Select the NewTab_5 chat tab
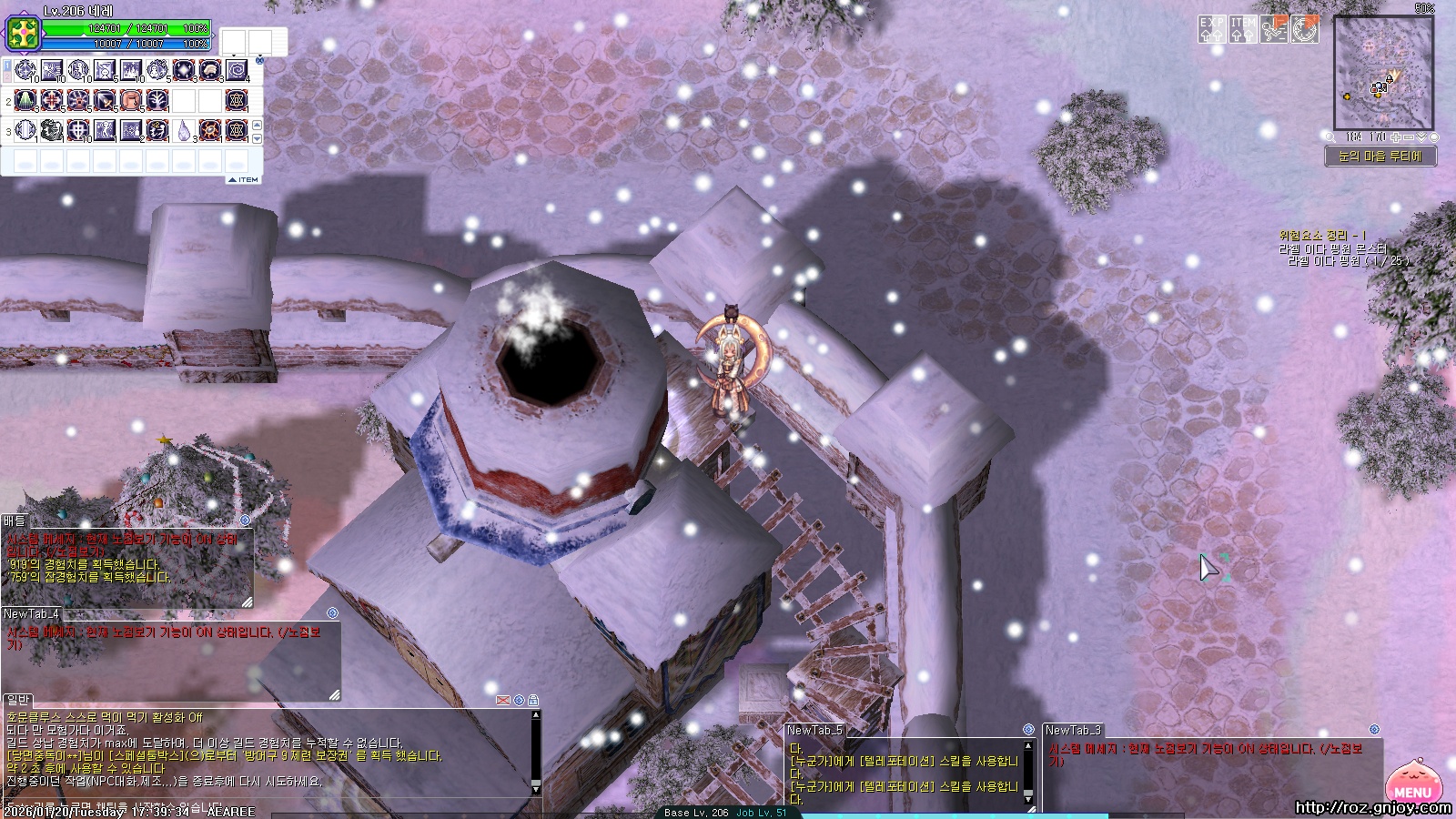Screen dimensions: 1456x819 pos(814,730)
